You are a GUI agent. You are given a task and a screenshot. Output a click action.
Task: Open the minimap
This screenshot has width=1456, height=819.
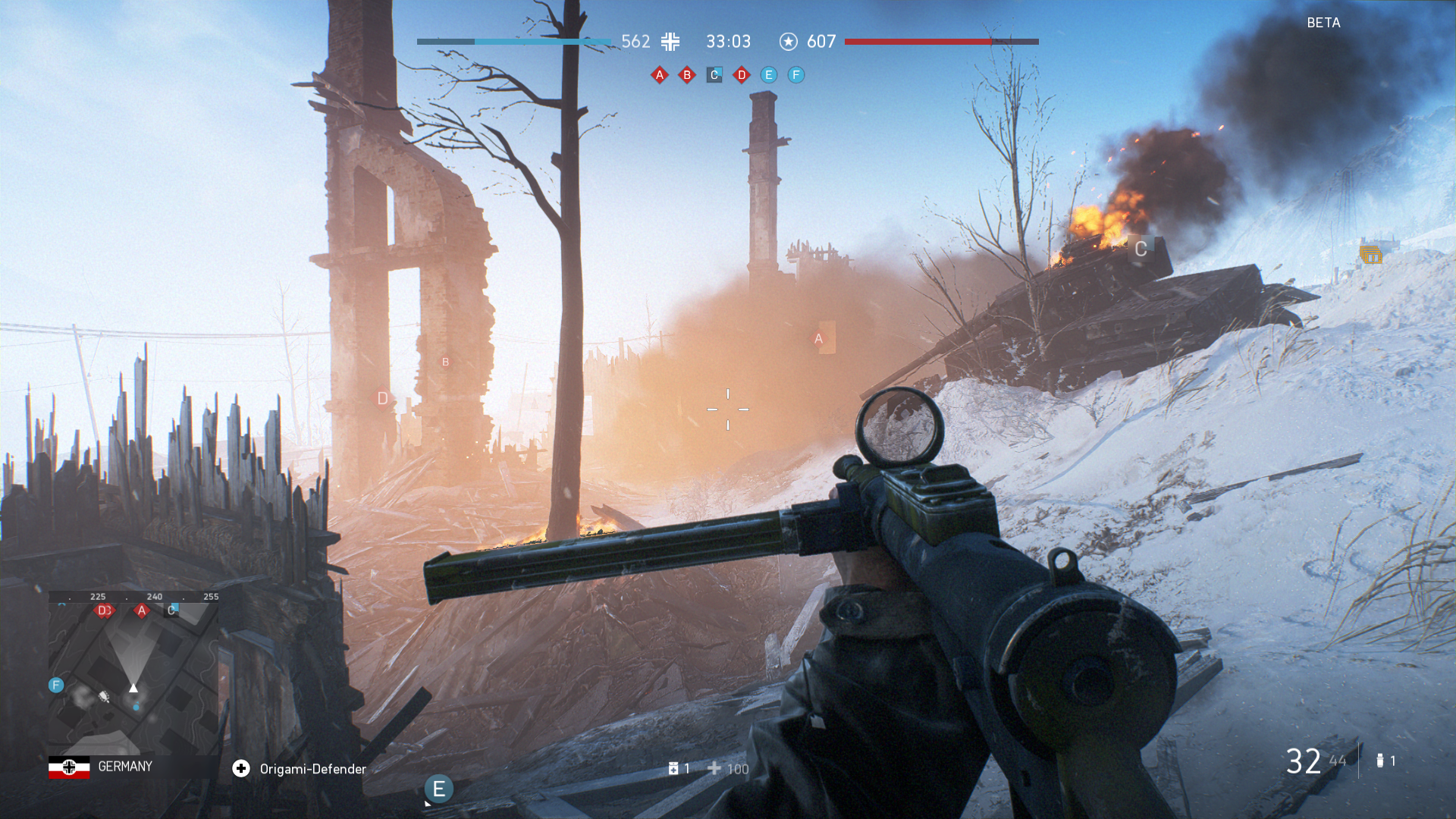(133, 671)
